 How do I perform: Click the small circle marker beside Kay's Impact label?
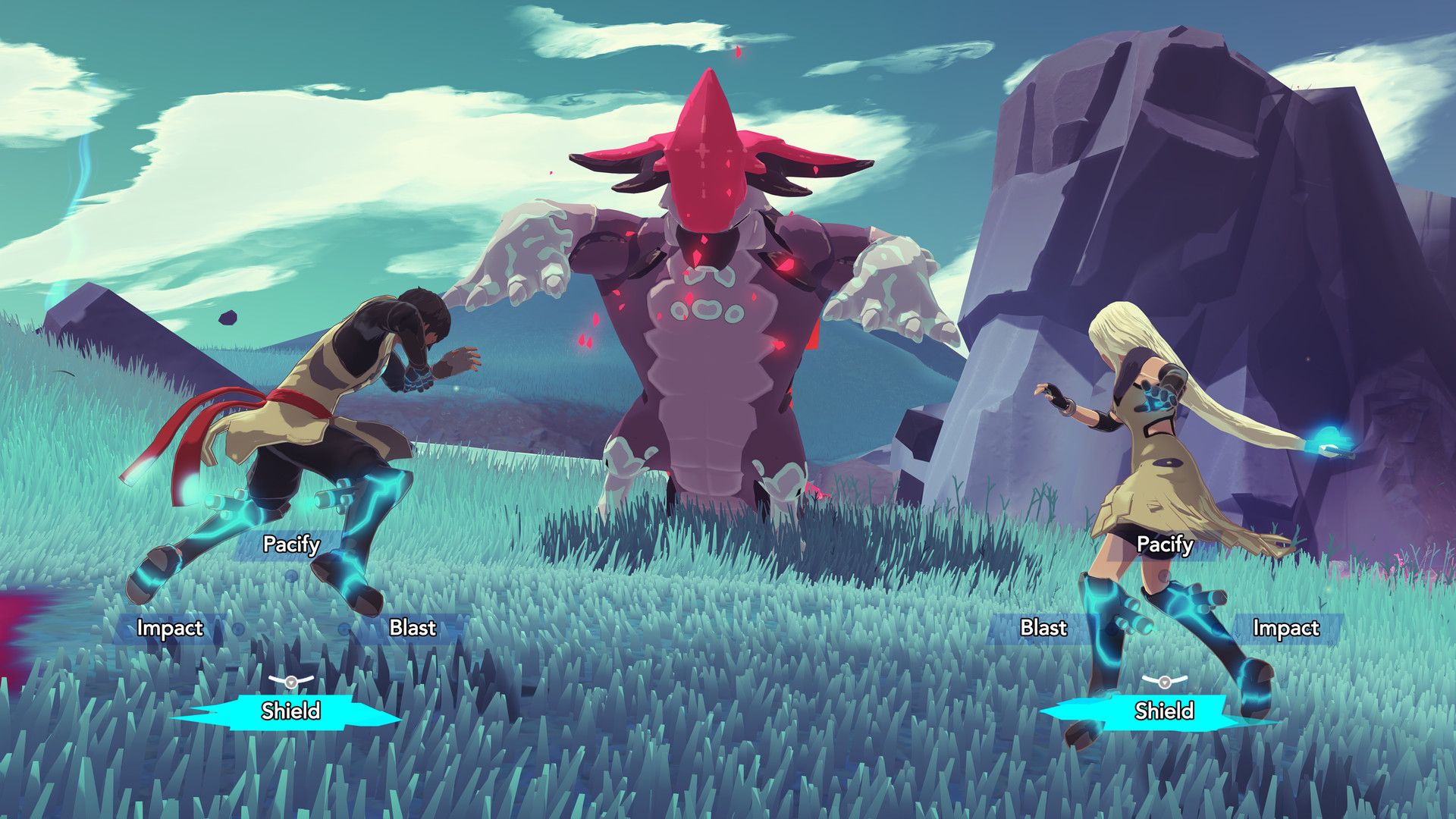tap(237, 628)
